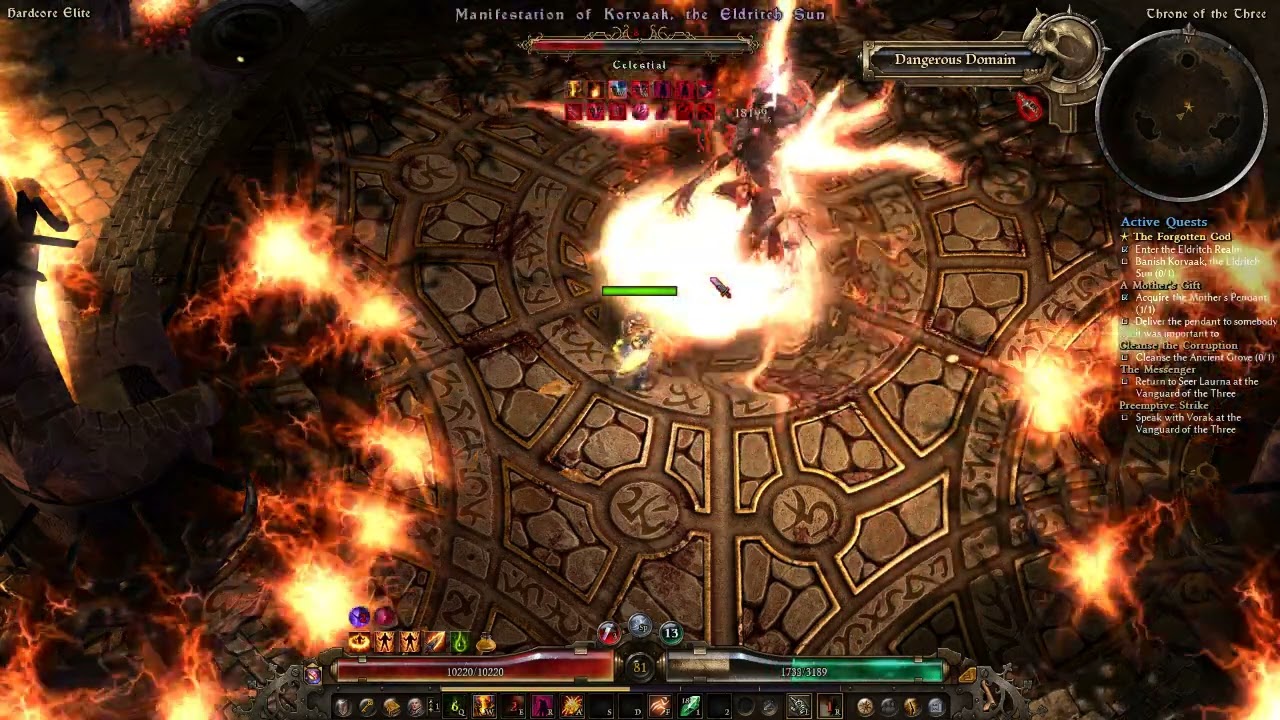1280x720 pixels.
Task: Select The Messenger quest entry
Action: 1157,369
